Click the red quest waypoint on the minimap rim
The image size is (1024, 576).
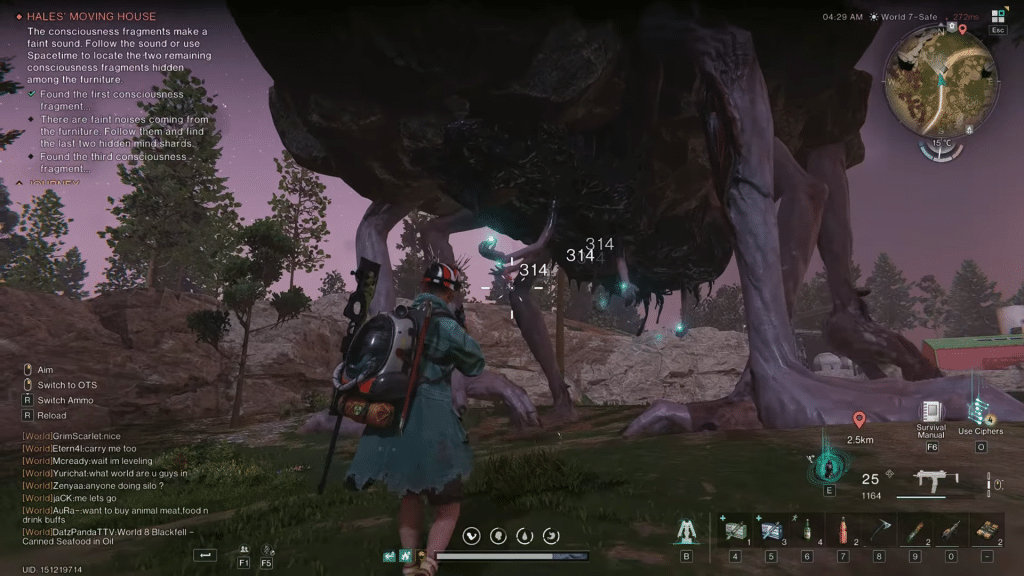962,29
